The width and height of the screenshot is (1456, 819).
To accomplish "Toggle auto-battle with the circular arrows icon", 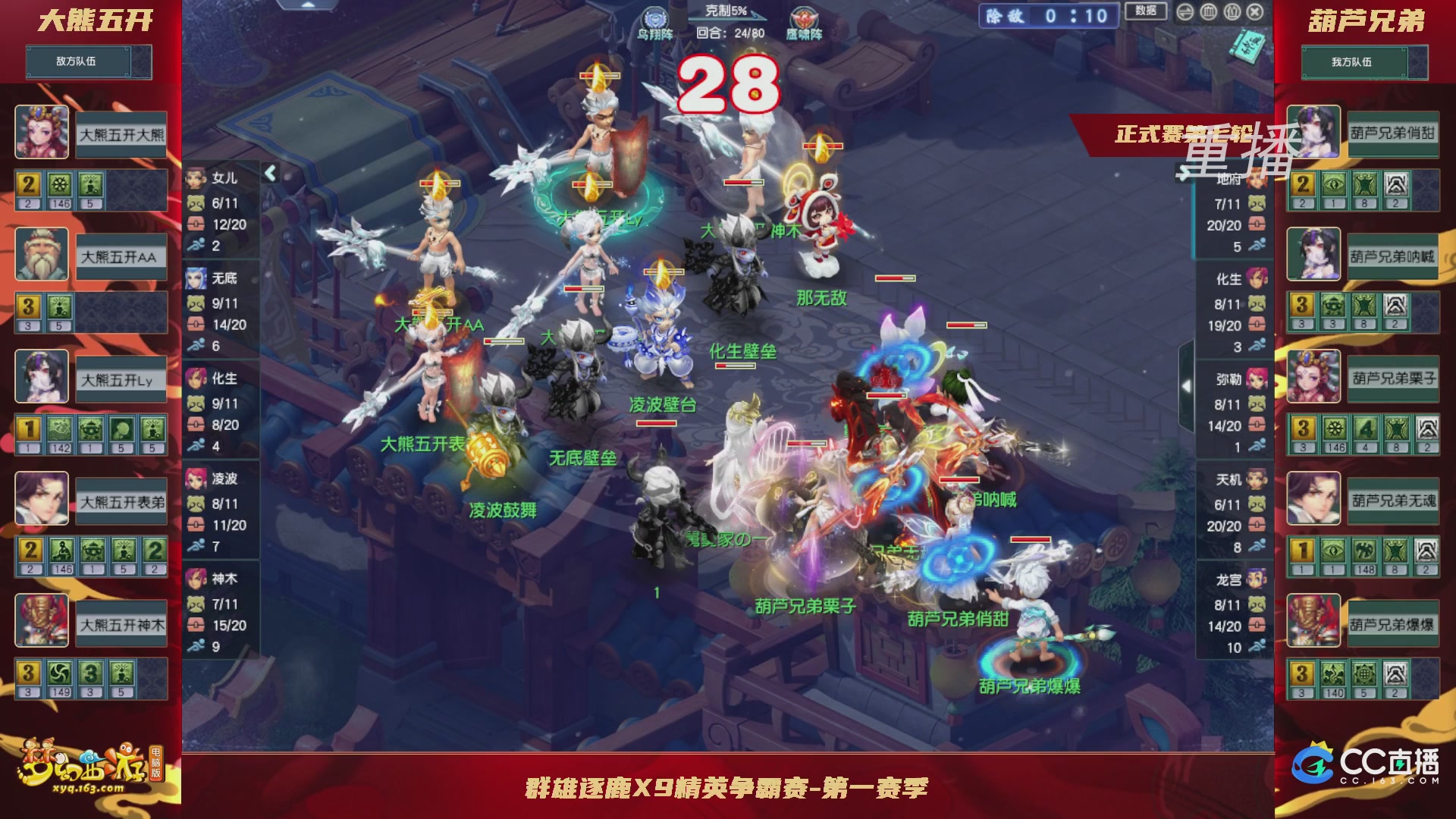I will tap(1185, 12).
